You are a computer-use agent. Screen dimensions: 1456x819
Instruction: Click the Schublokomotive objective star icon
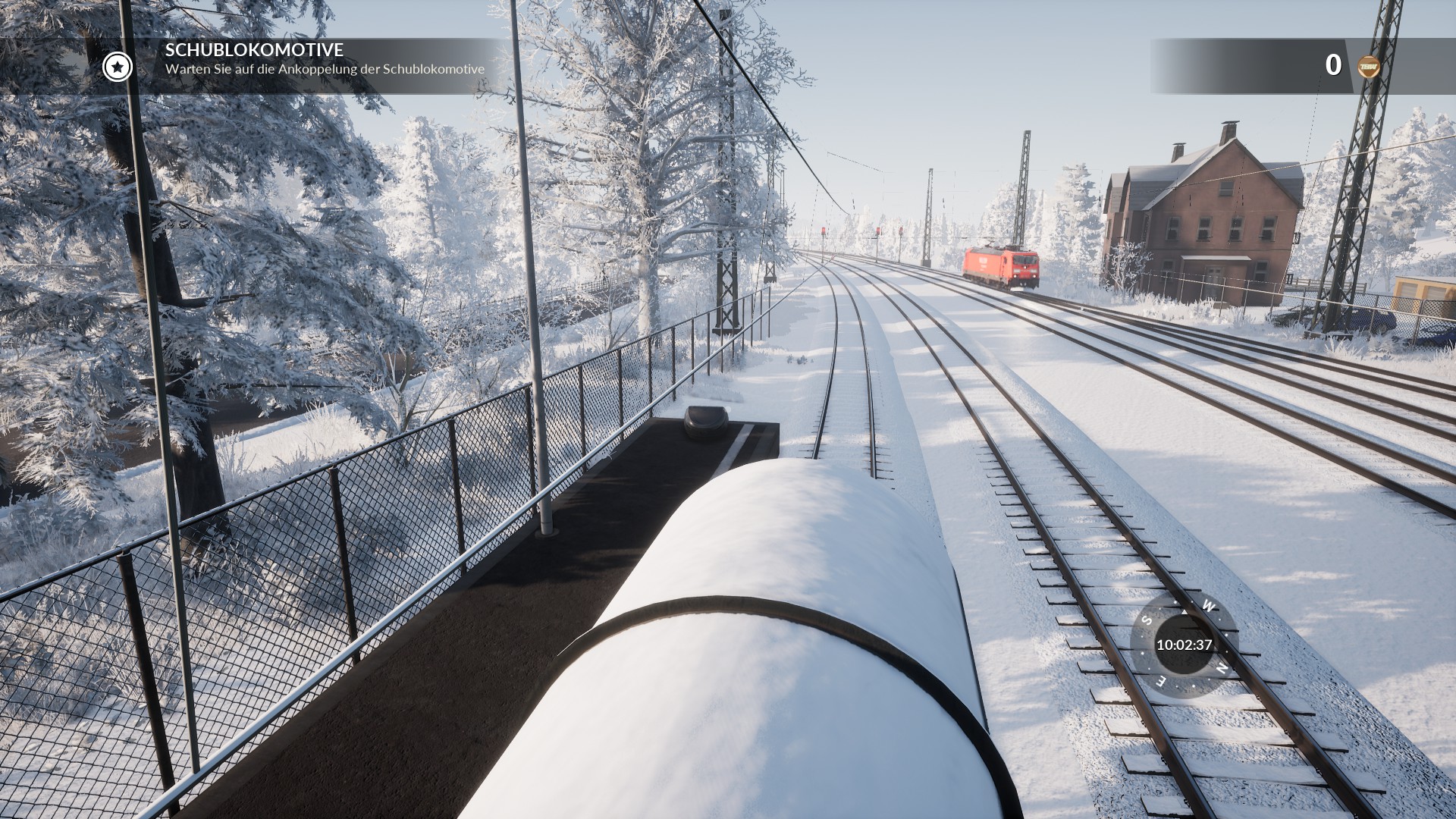pyautogui.click(x=118, y=67)
